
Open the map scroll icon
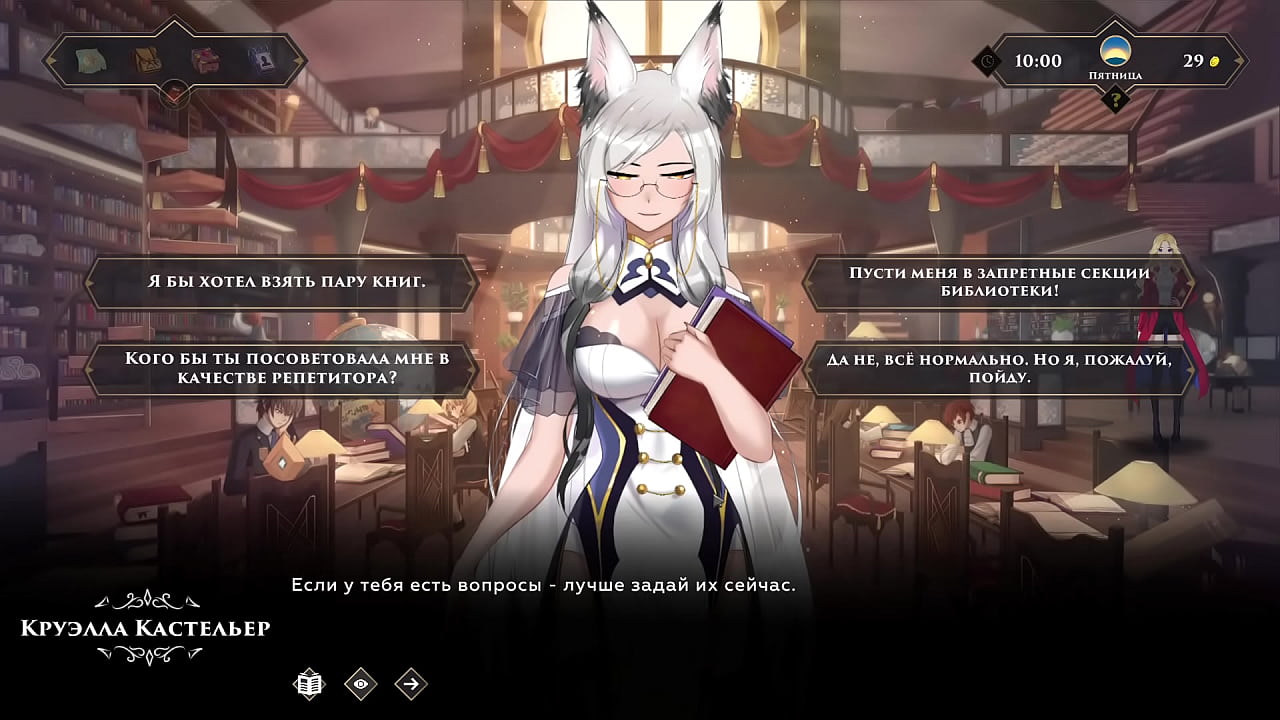coord(91,61)
